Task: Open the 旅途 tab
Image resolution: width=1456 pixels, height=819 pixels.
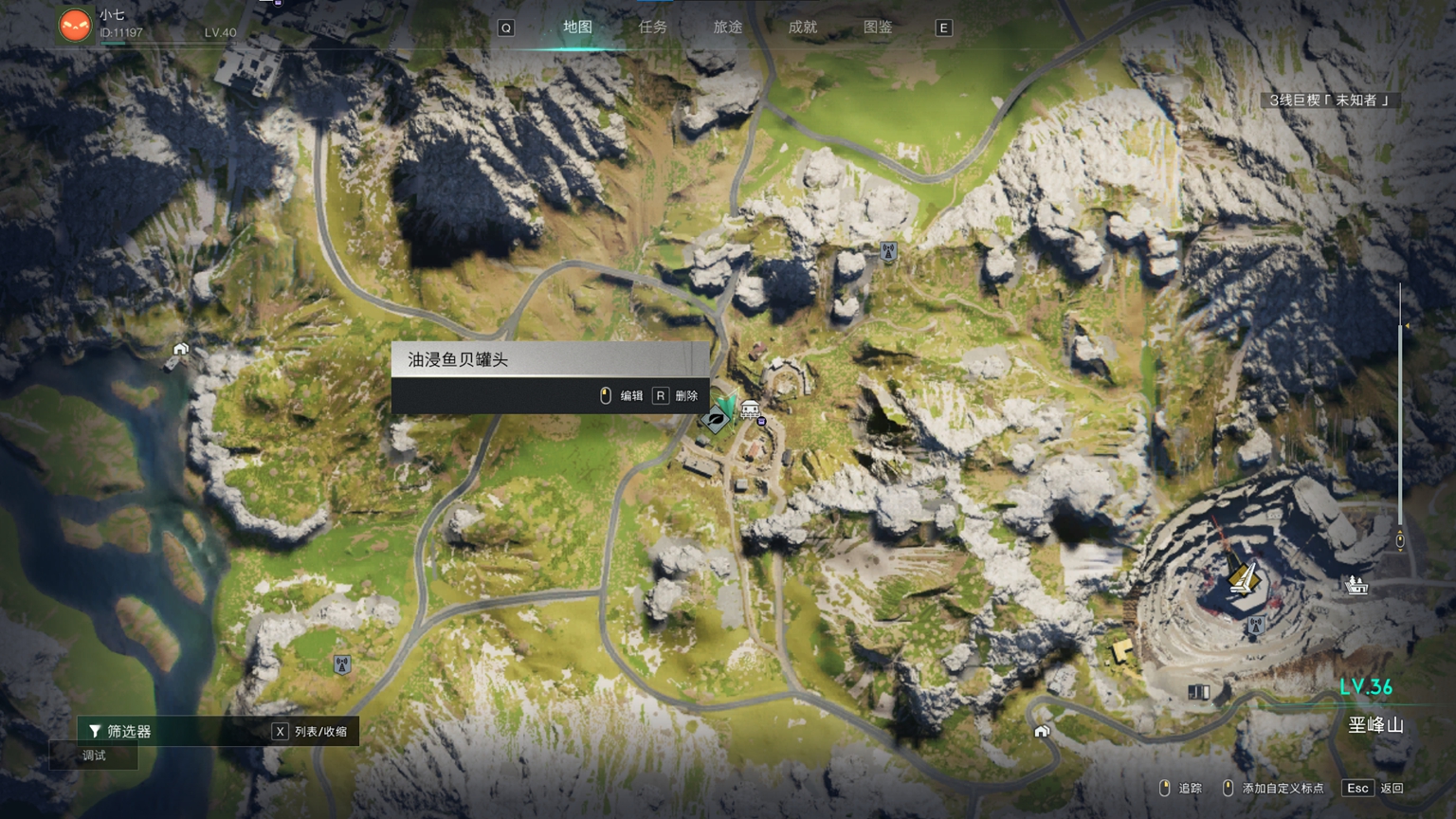Action: [727, 27]
